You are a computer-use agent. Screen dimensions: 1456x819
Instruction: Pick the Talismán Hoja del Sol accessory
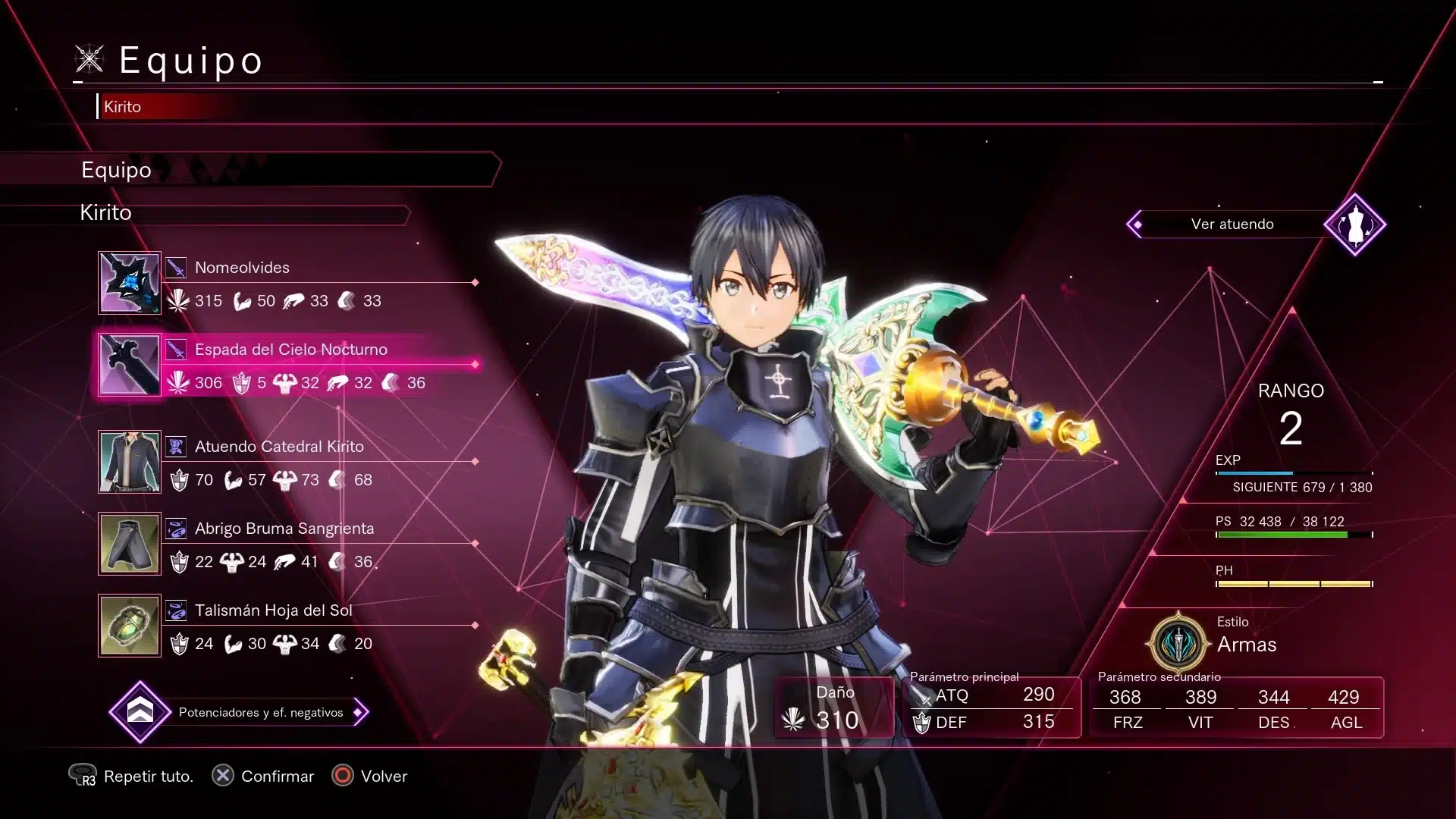288,626
